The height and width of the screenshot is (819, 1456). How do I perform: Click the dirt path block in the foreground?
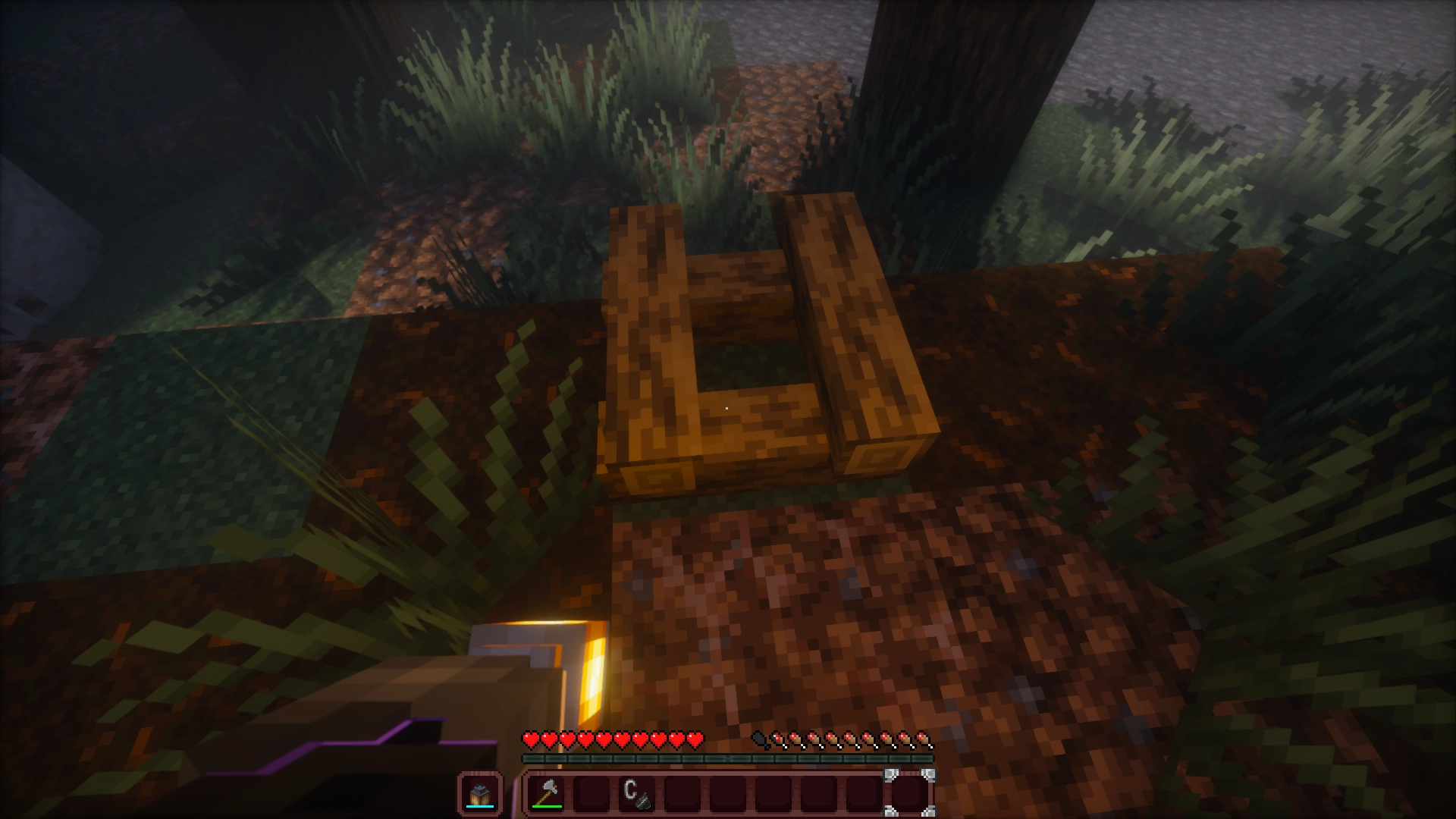point(834,607)
